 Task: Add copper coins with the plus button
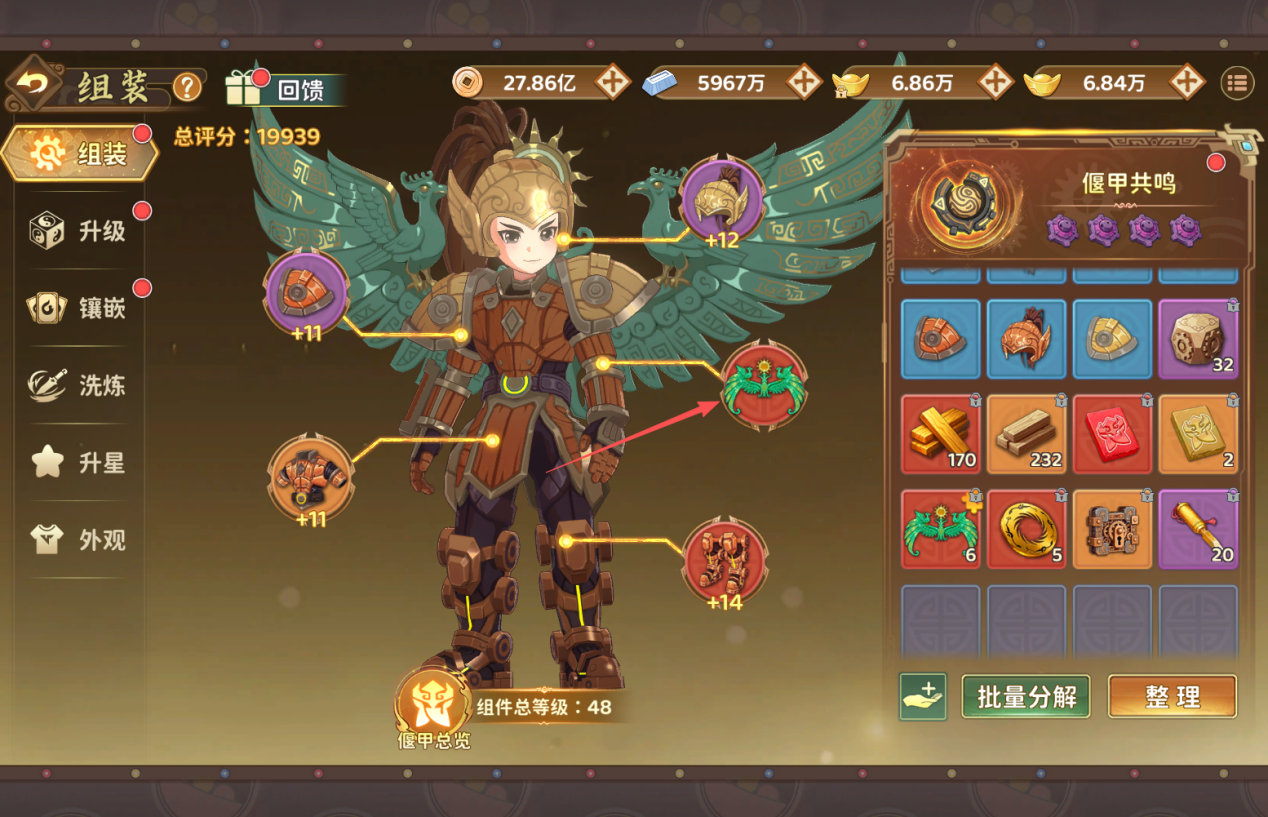click(x=612, y=83)
